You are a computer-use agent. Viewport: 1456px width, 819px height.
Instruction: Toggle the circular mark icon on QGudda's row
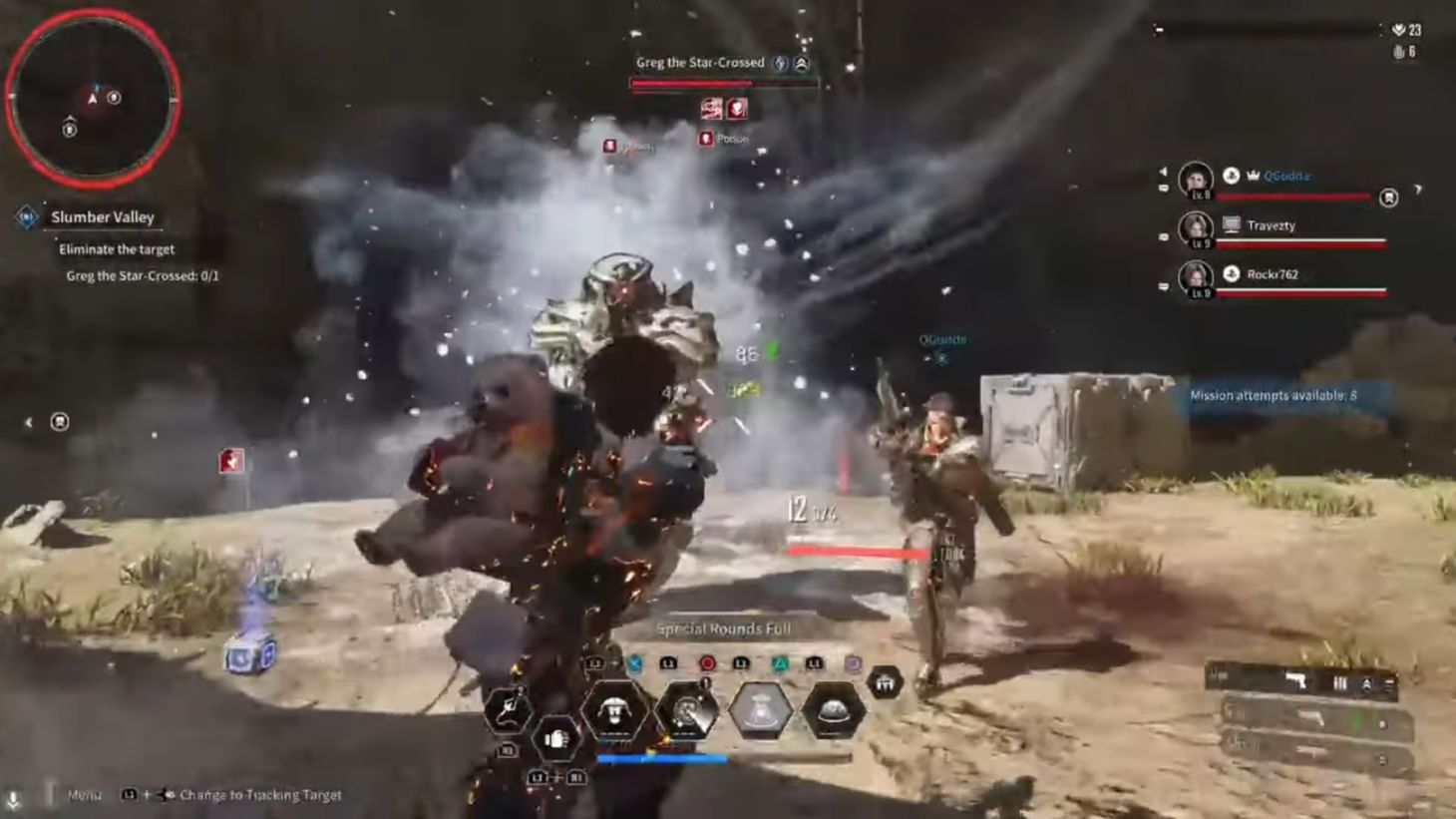pos(1389,199)
